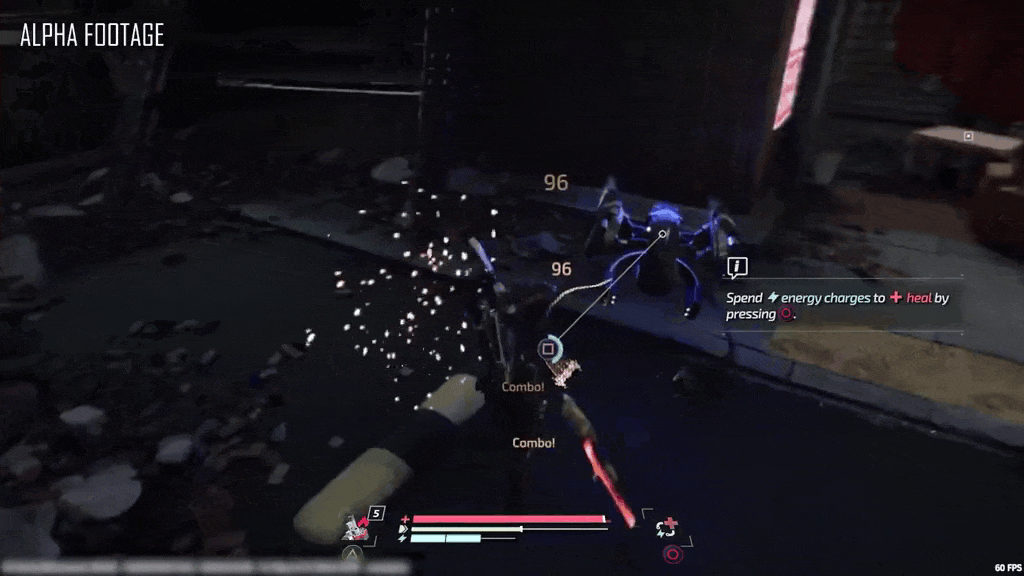Click the energy charges heal tutorial tip
This screenshot has width=1024, height=576.
838,306
